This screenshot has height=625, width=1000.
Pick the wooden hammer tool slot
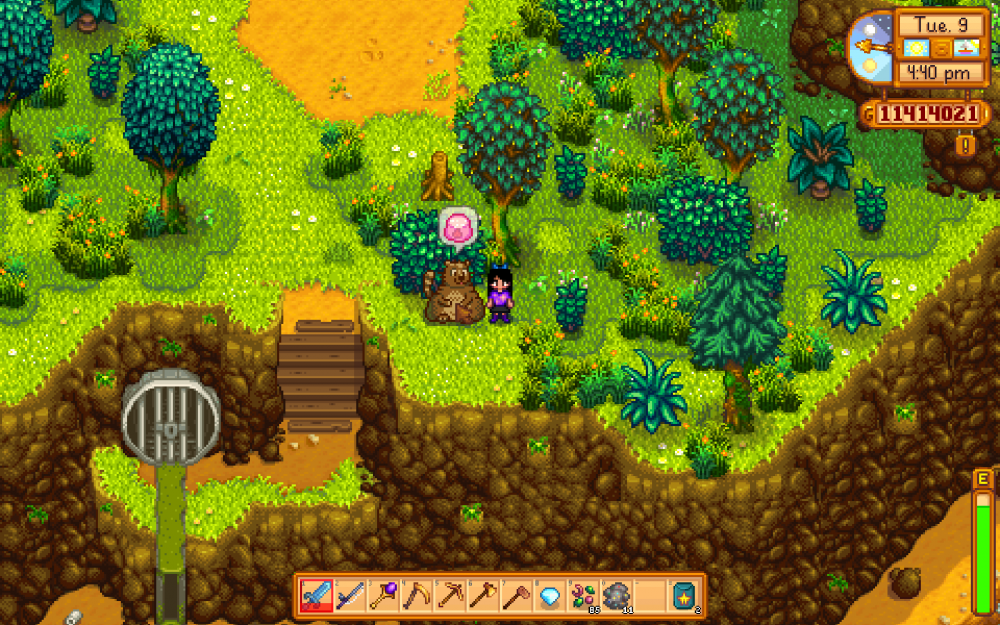point(516,596)
